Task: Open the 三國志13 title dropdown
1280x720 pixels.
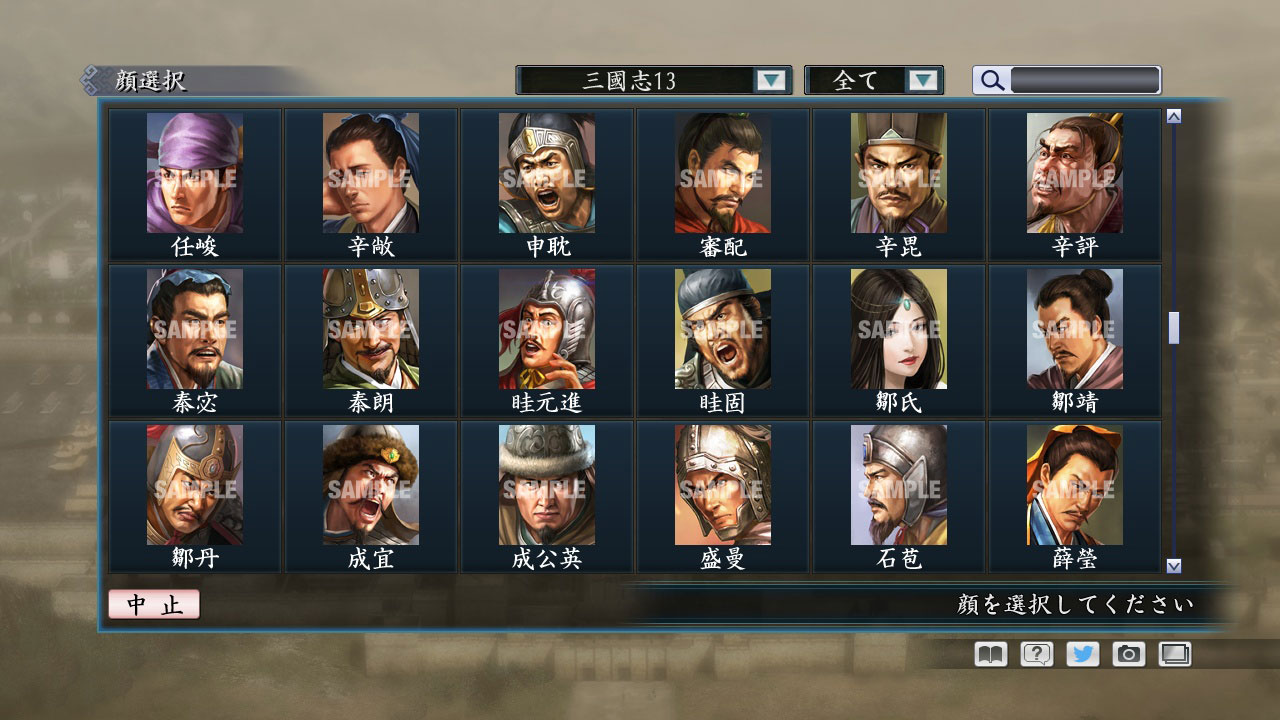Action: coord(650,80)
